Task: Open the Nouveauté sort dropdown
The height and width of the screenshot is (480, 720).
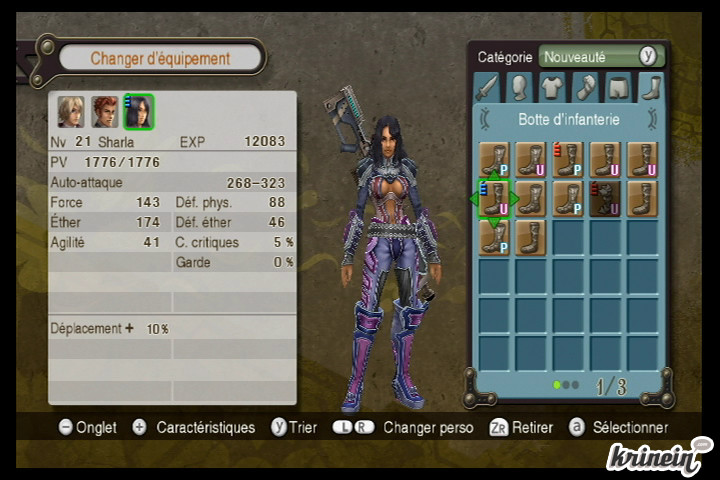Action: (x=601, y=57)
